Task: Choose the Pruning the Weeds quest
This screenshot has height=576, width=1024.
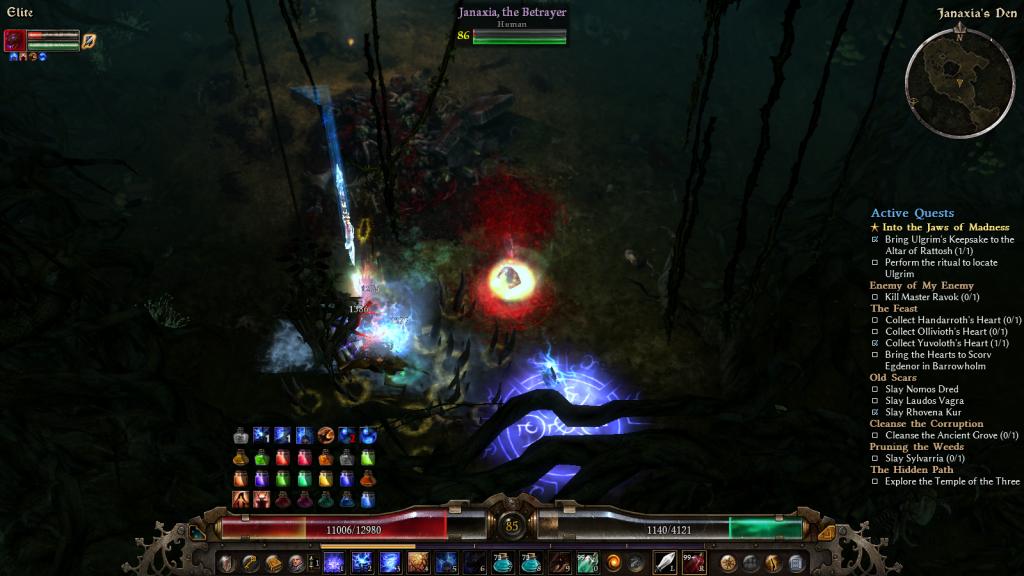Action: click(x=918, y=446)
